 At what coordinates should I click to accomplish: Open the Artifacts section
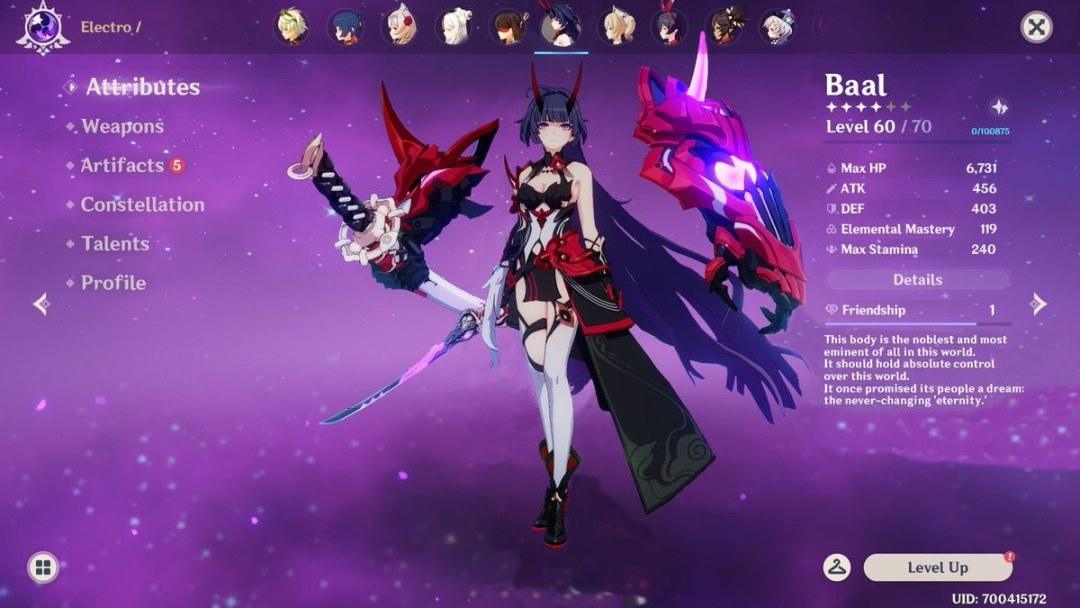pyautogui.click(x=122, y=165)
